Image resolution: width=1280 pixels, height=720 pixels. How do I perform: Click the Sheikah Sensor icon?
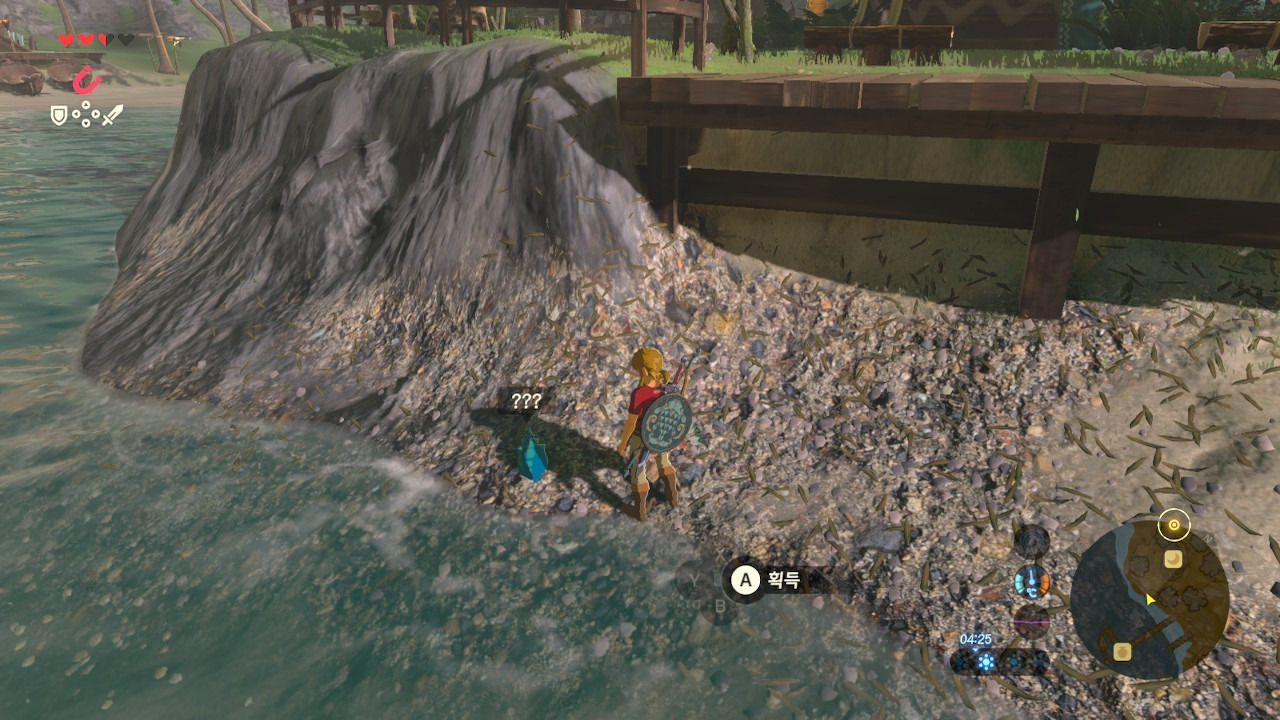point(1031,541)
